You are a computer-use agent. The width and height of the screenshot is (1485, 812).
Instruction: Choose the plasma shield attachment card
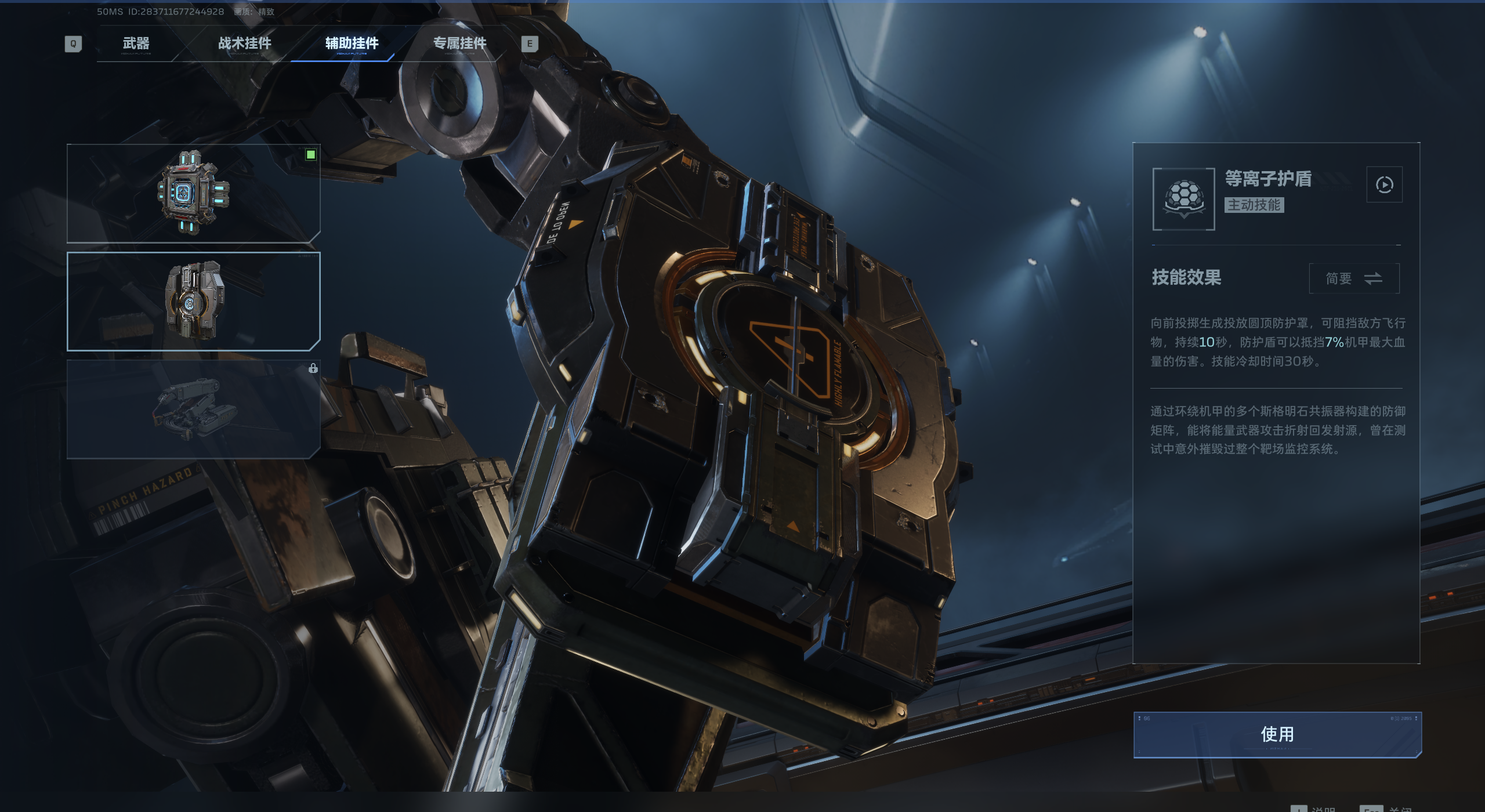pyautogui.click(x=193, y=302)
